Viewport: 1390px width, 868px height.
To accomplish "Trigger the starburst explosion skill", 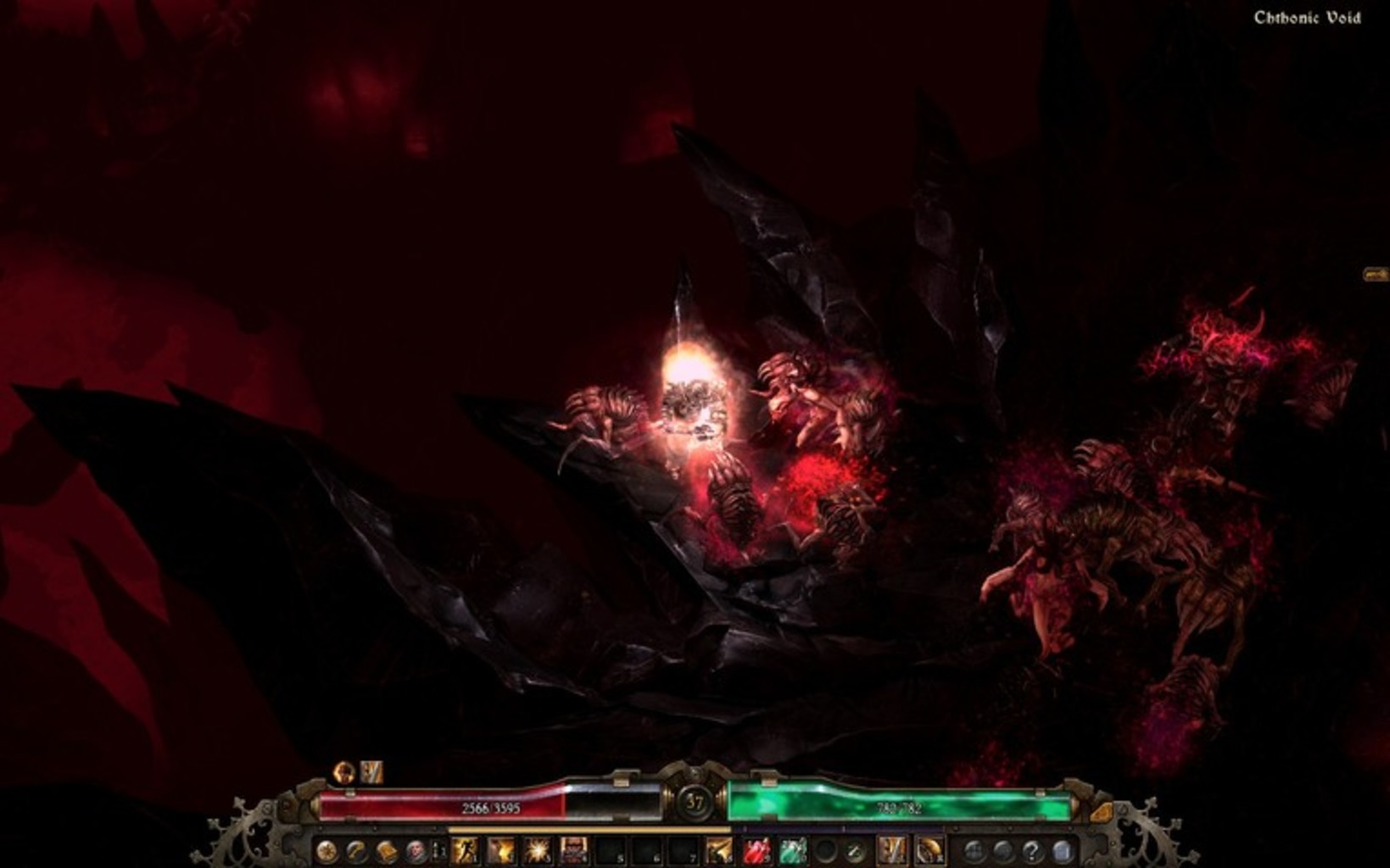I will coord(538,850).
